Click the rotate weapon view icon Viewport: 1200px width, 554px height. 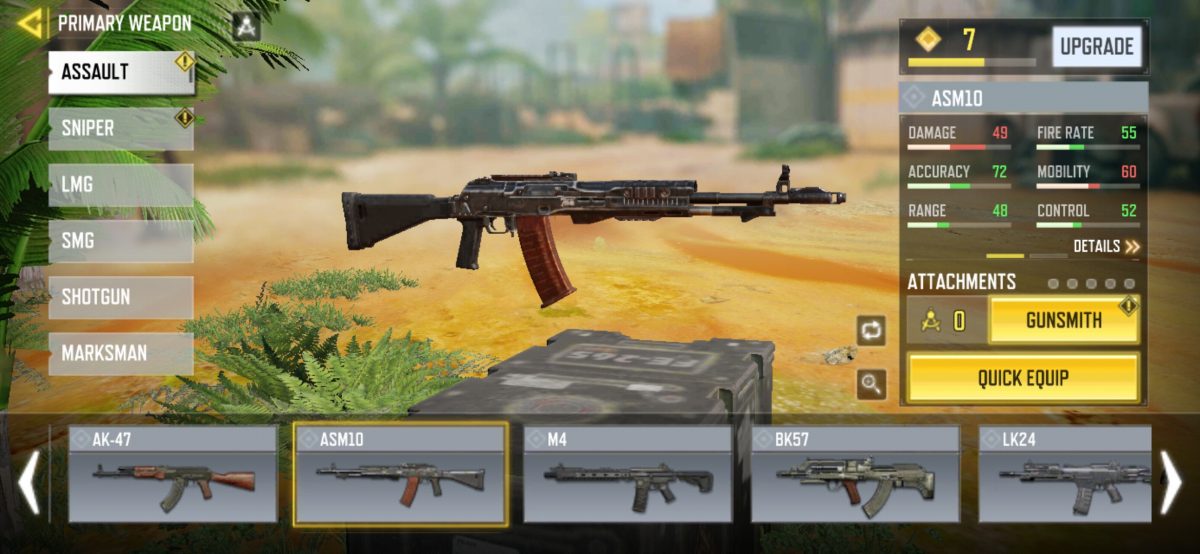coord(871,330)
